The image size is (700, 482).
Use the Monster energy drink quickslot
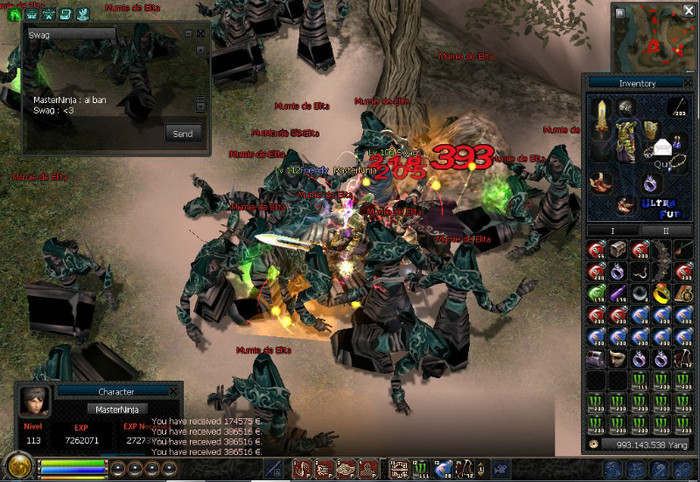[421, 468]
